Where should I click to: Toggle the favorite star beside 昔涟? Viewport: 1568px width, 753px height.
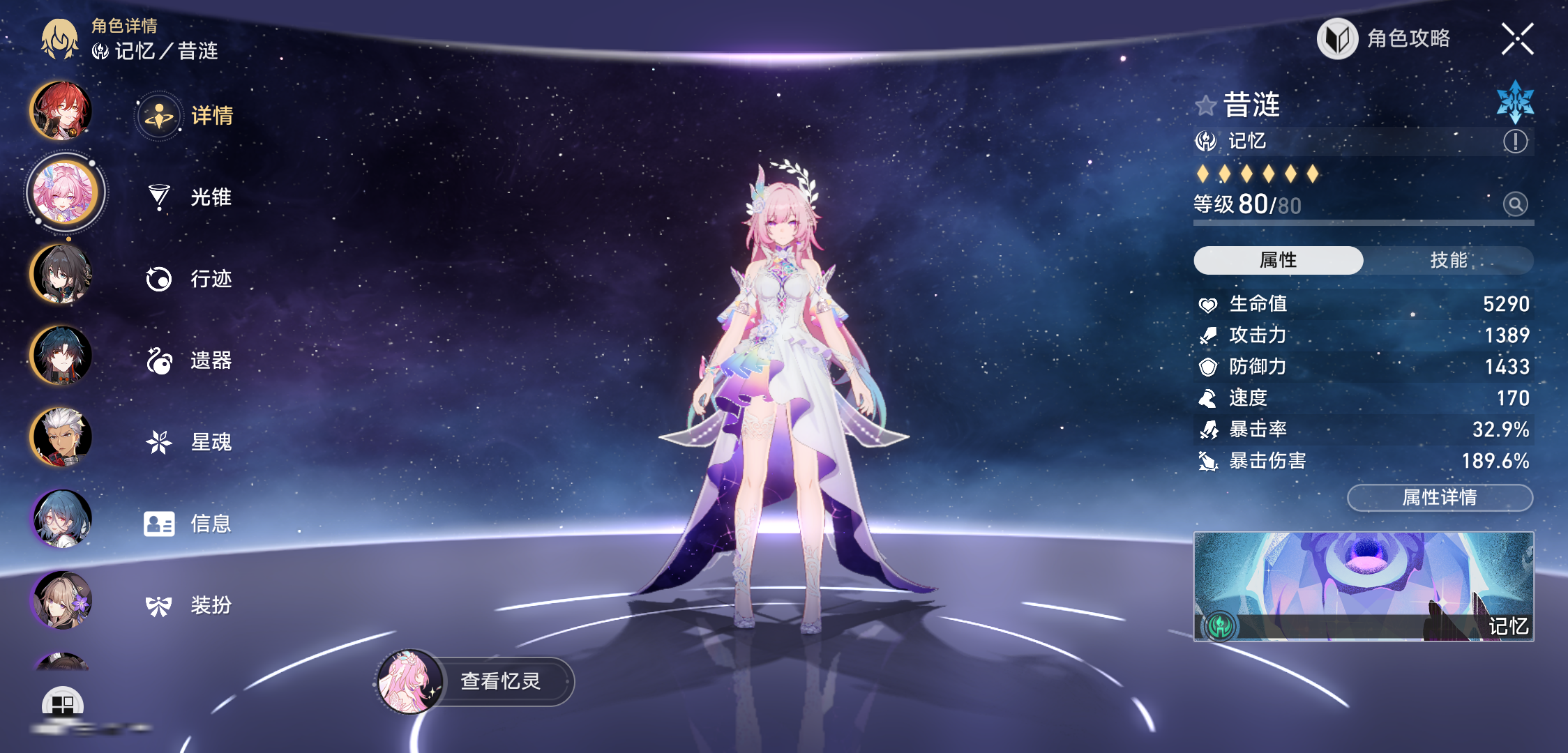pyautogui.click(x=1205, y=106)
